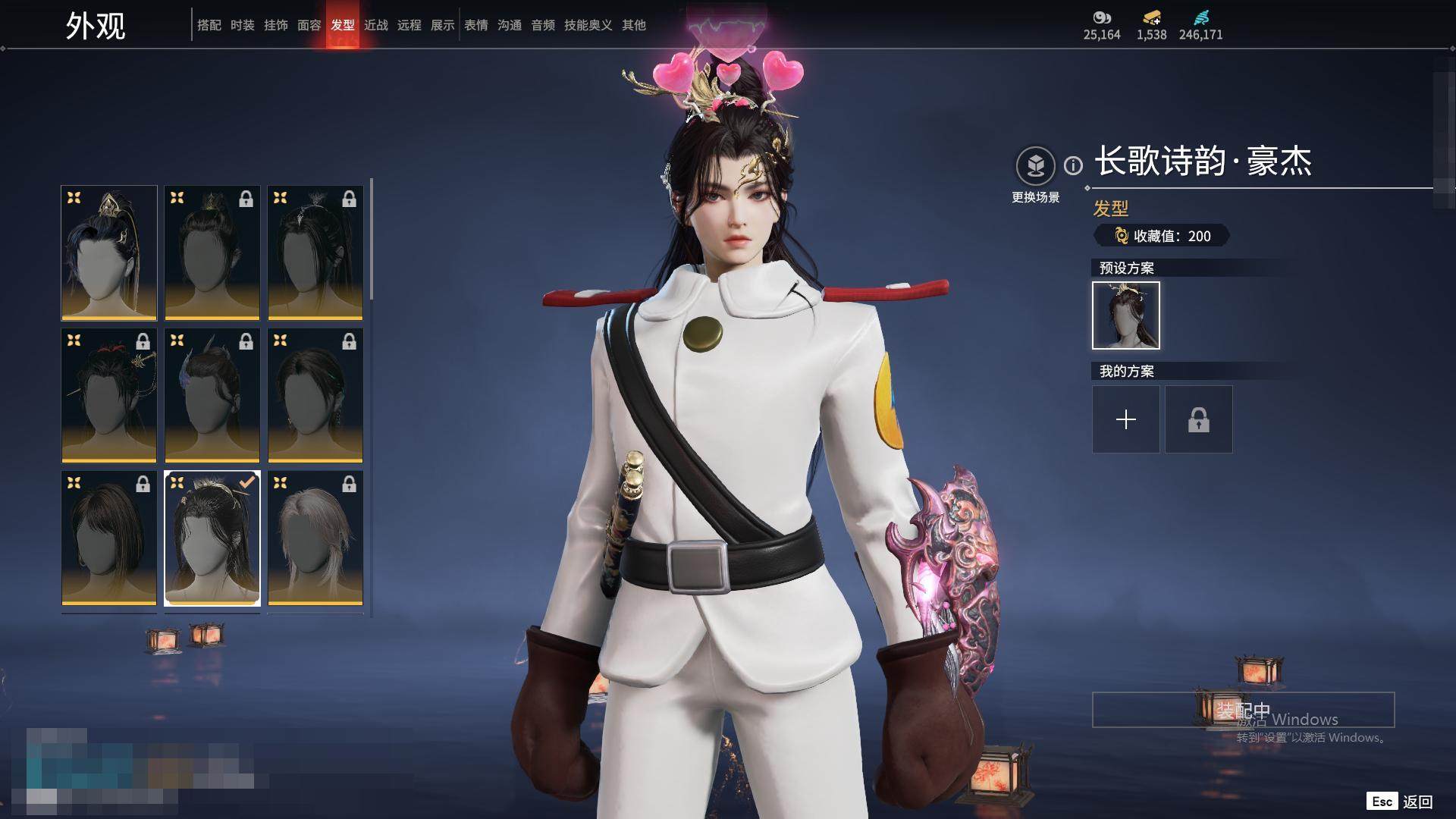Go to the 其他 tab
This screenshot has height=819, width=1456.
(634, 25)
